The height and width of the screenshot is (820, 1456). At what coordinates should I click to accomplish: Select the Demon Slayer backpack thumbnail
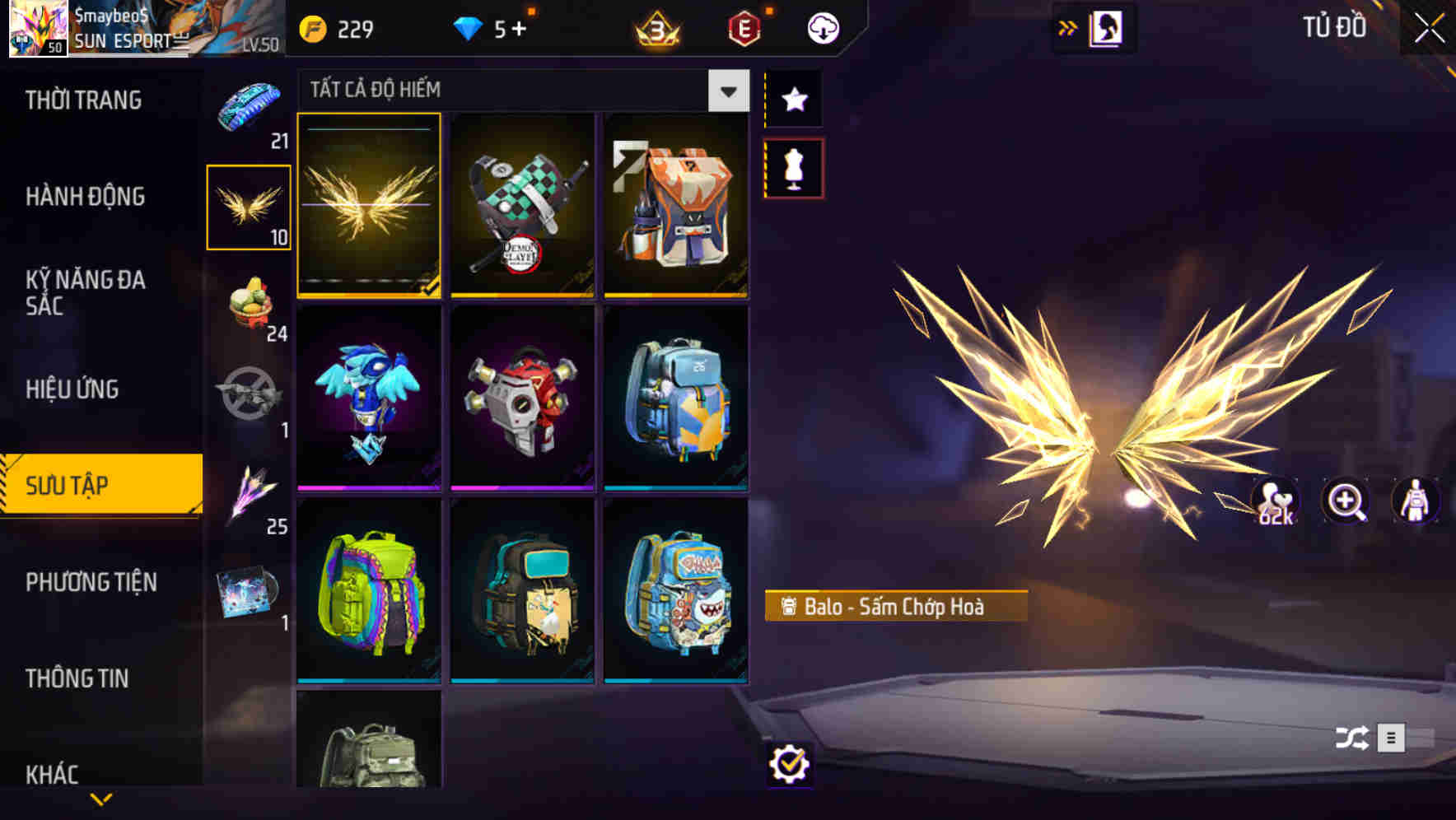[522, 206]
